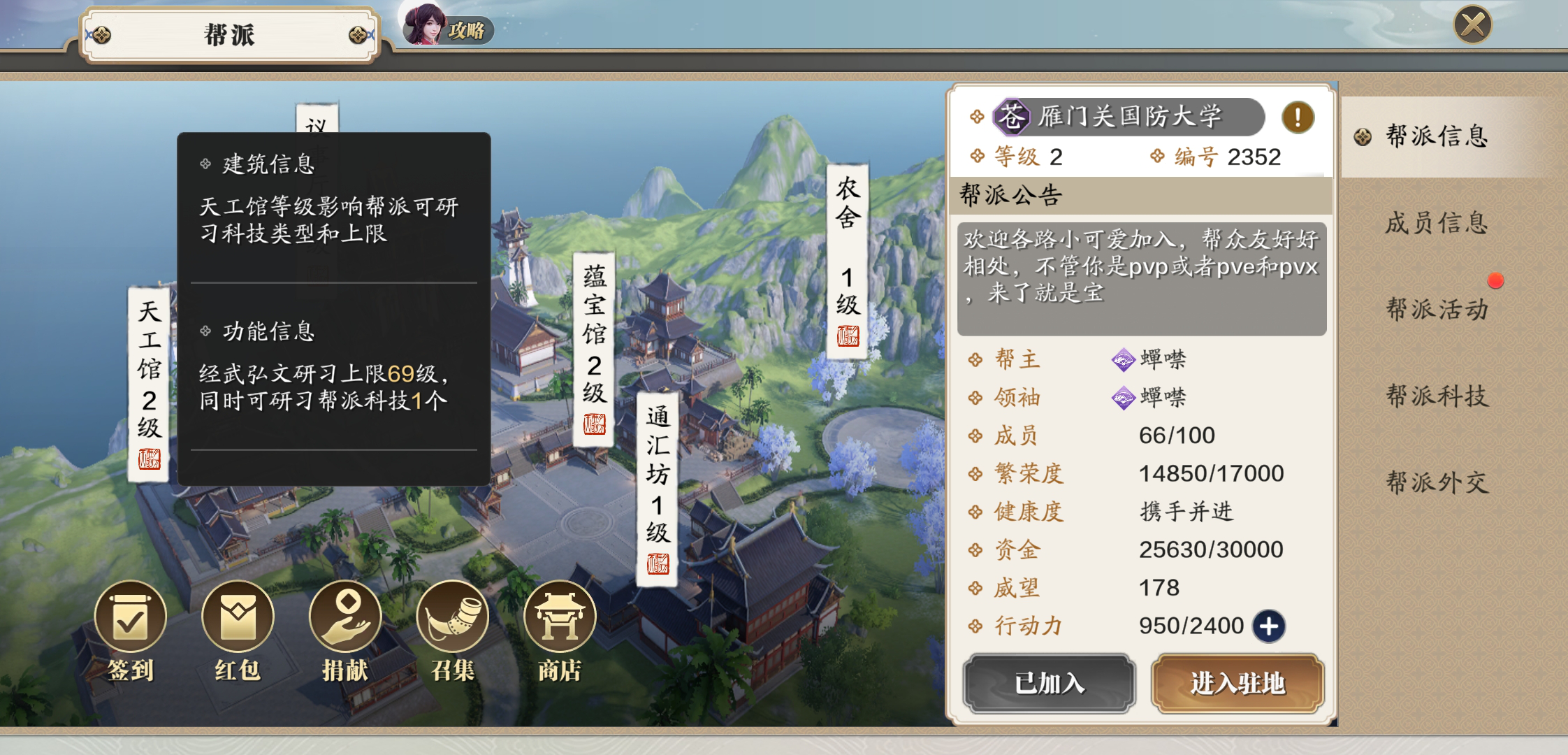Viewport: 1568px width, 755px height.
Task: Go to the 帮派活动 activities tab
Action: 1437,309
